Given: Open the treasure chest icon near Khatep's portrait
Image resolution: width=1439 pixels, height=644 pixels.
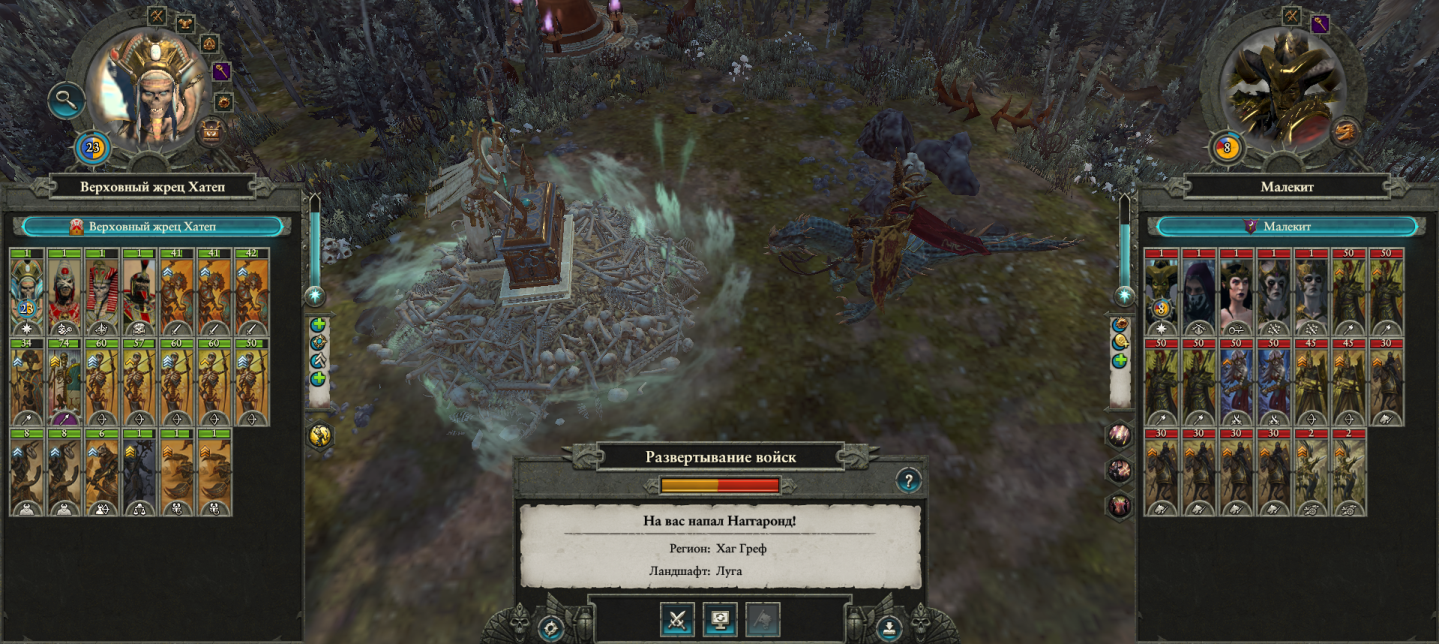Looking at the screenshot, I should point(211,130).
